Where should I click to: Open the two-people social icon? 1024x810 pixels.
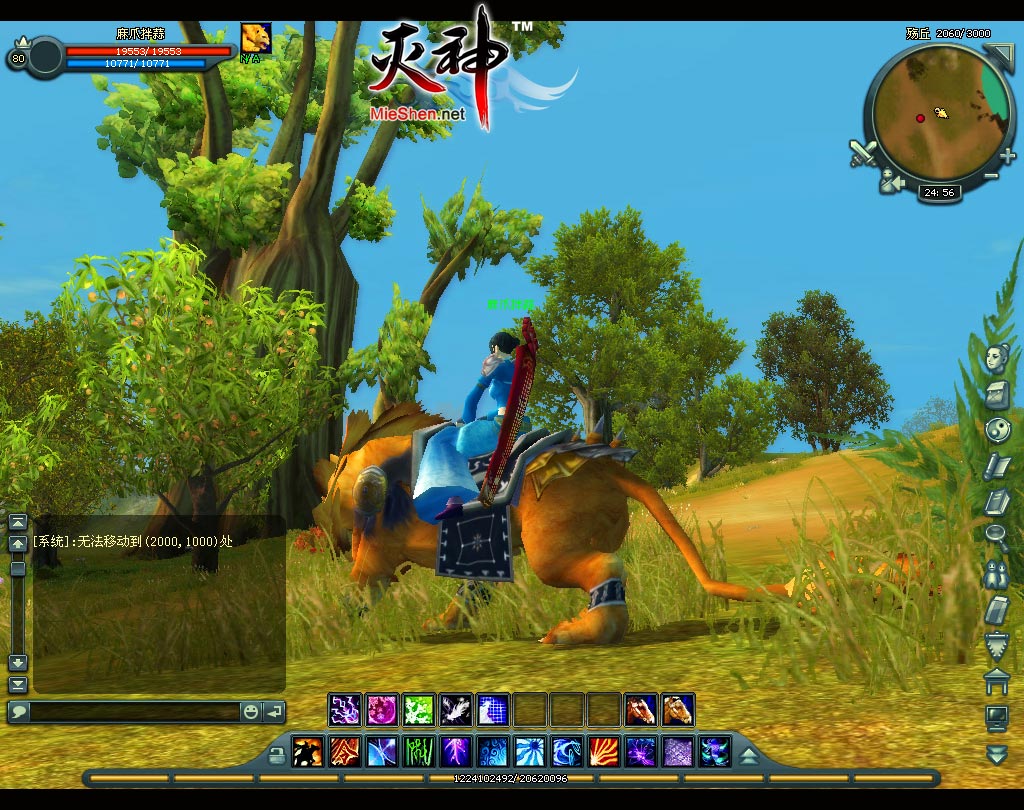point(996,572)
